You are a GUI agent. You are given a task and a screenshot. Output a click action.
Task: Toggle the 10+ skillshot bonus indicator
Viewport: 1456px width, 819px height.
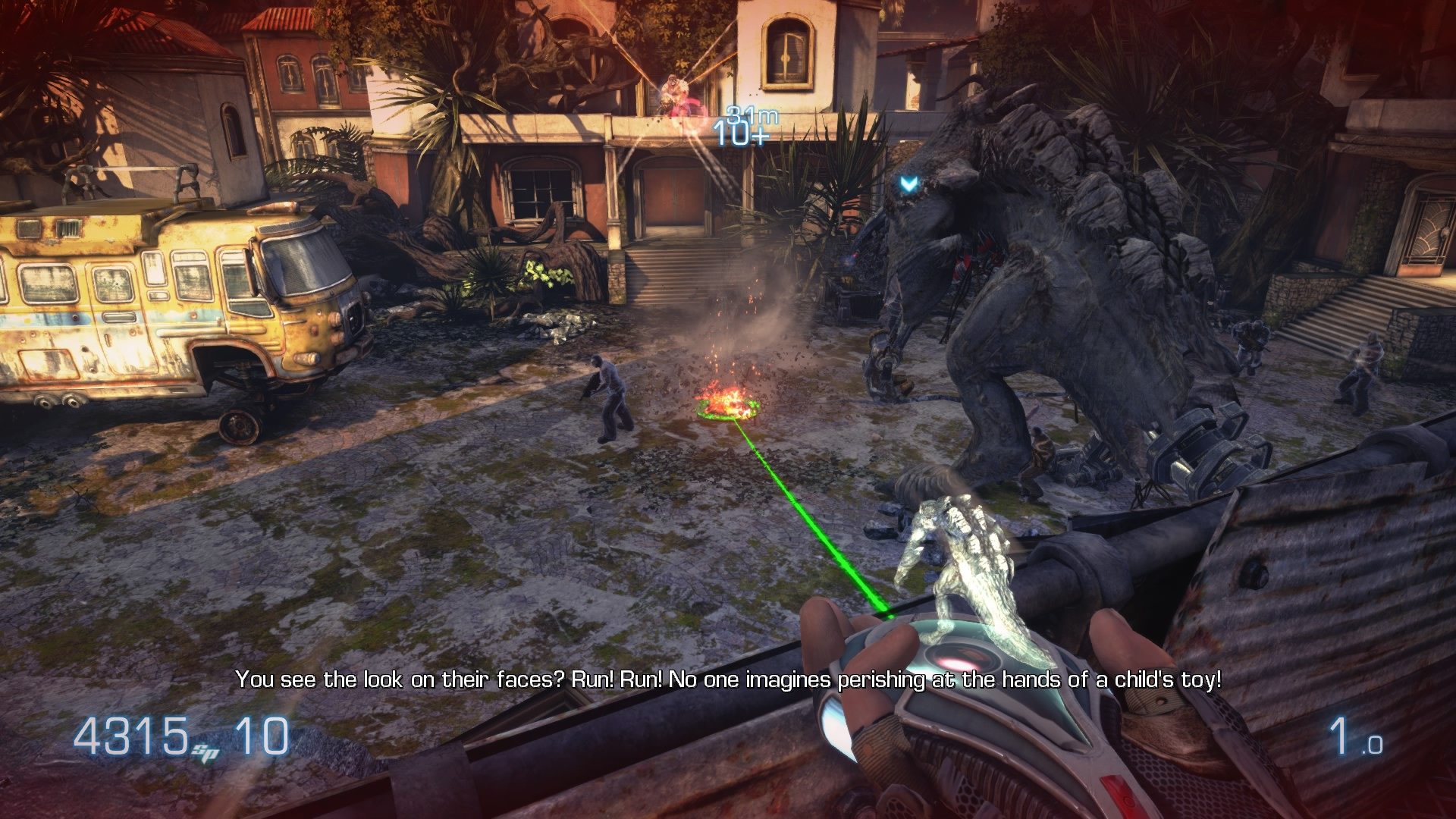(x=739, y=136)
